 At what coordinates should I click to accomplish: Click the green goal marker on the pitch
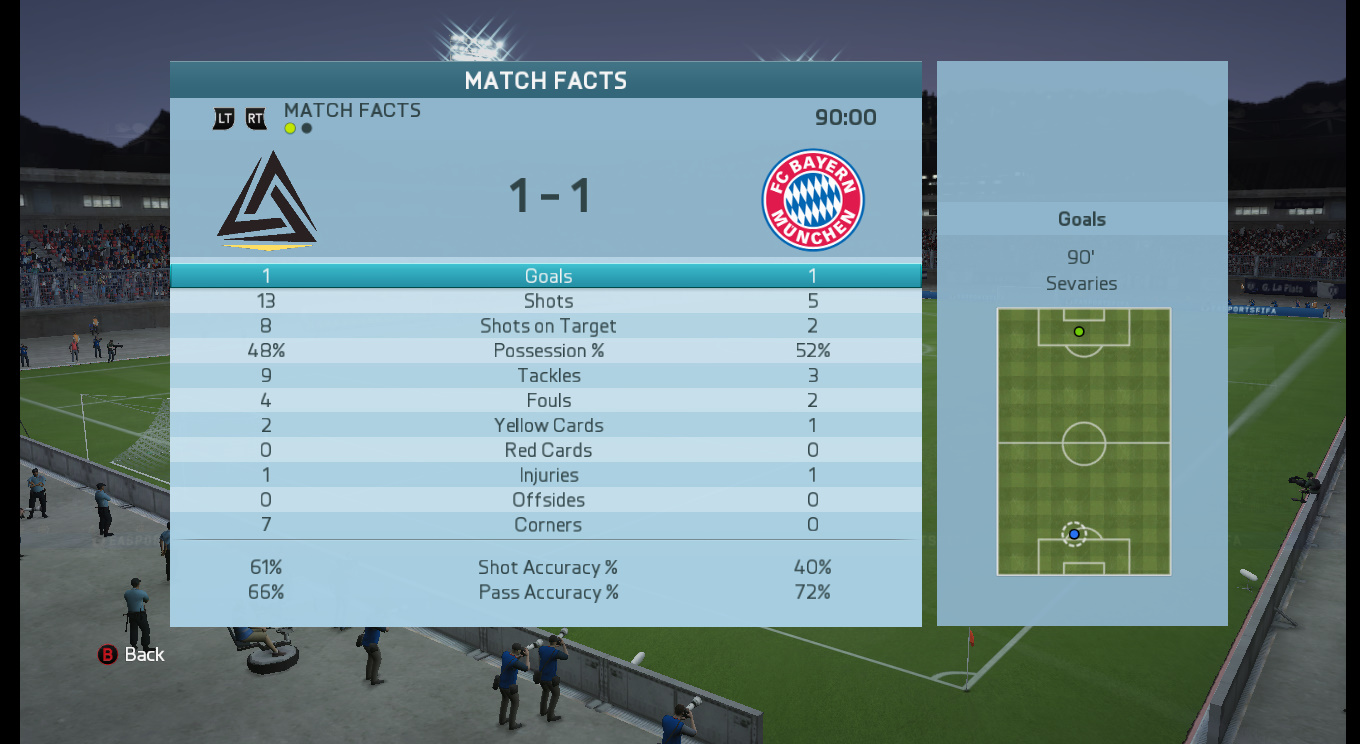[x=1079, y=331]
